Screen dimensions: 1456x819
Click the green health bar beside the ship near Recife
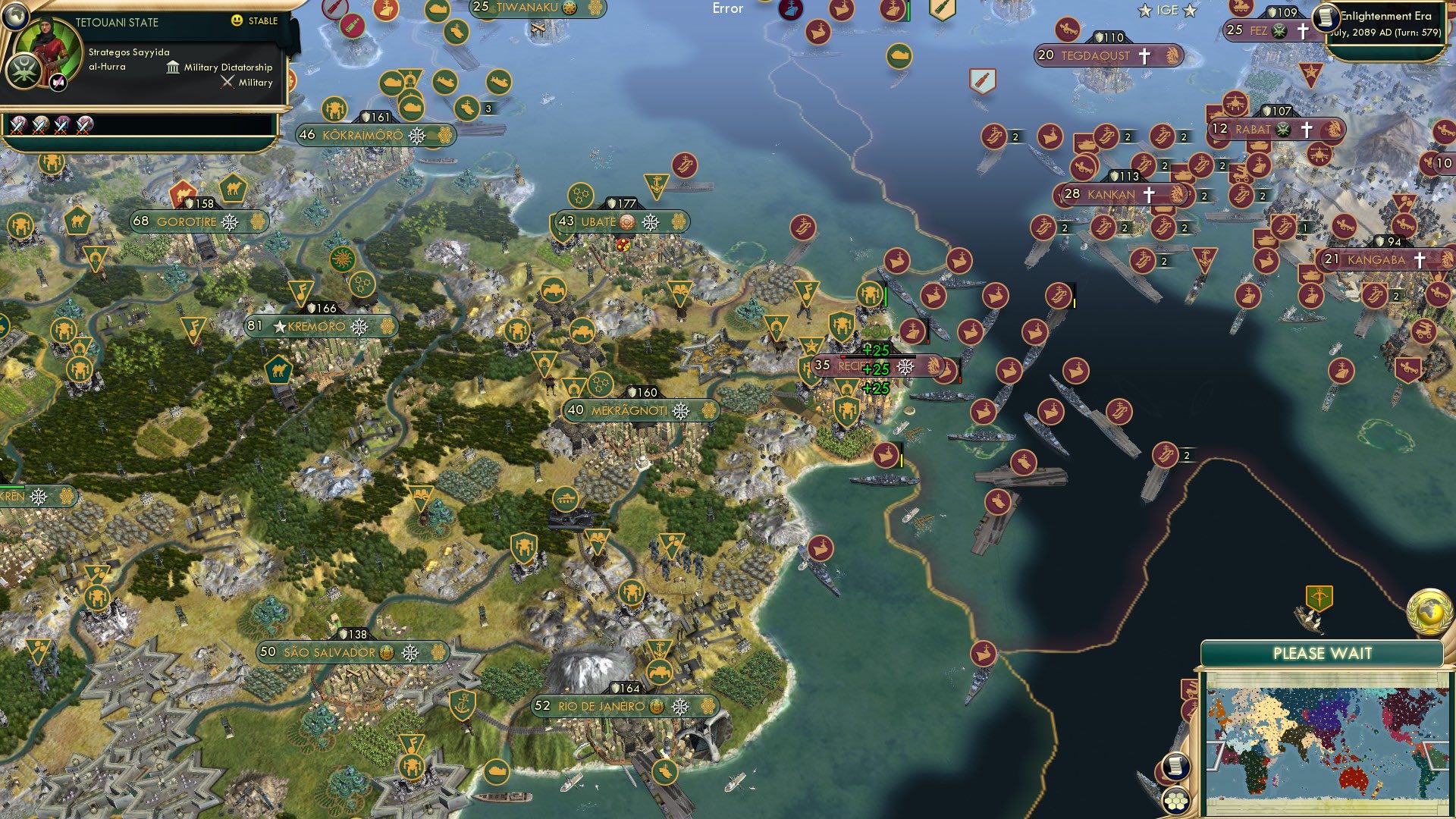(885, 296)
